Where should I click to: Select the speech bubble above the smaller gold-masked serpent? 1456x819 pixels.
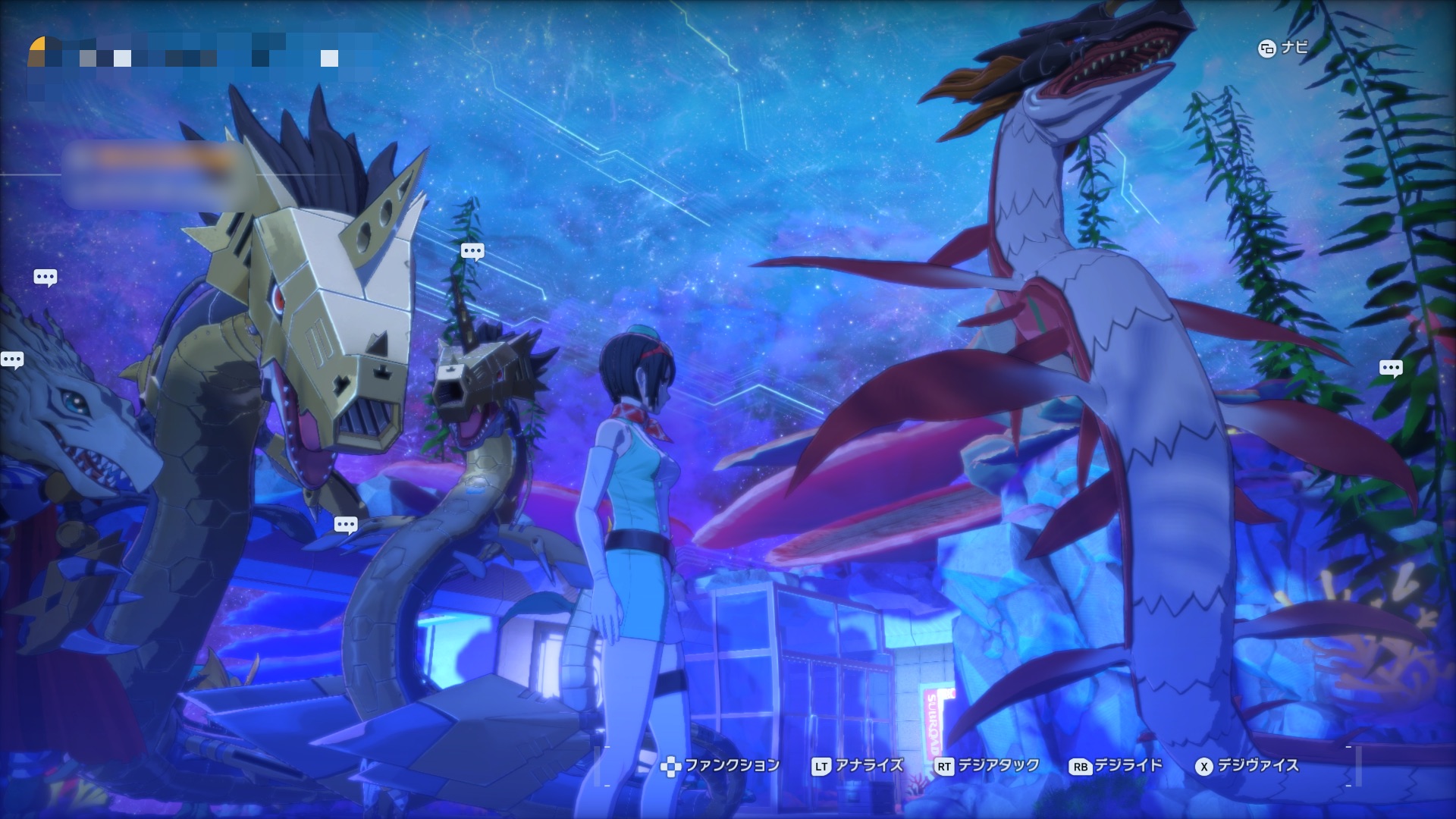tap(472, 251)
